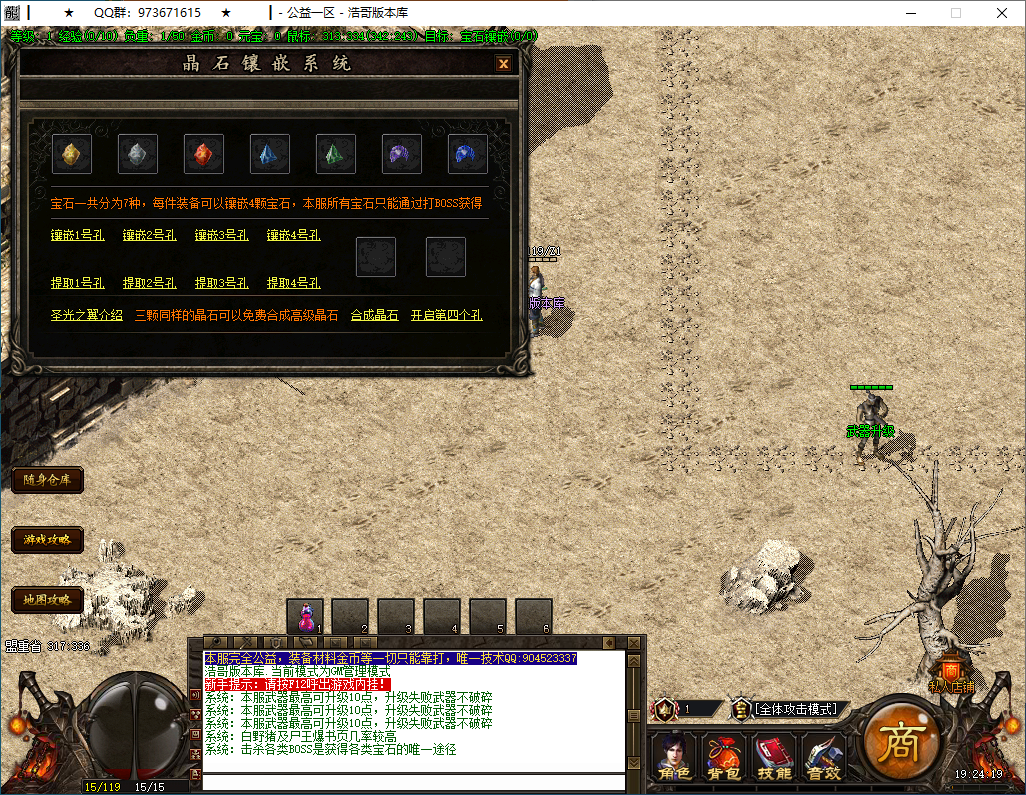Show the 地图攻略 map guide
The height and width of the screenshot is (795, 1026).
[48, 600]
